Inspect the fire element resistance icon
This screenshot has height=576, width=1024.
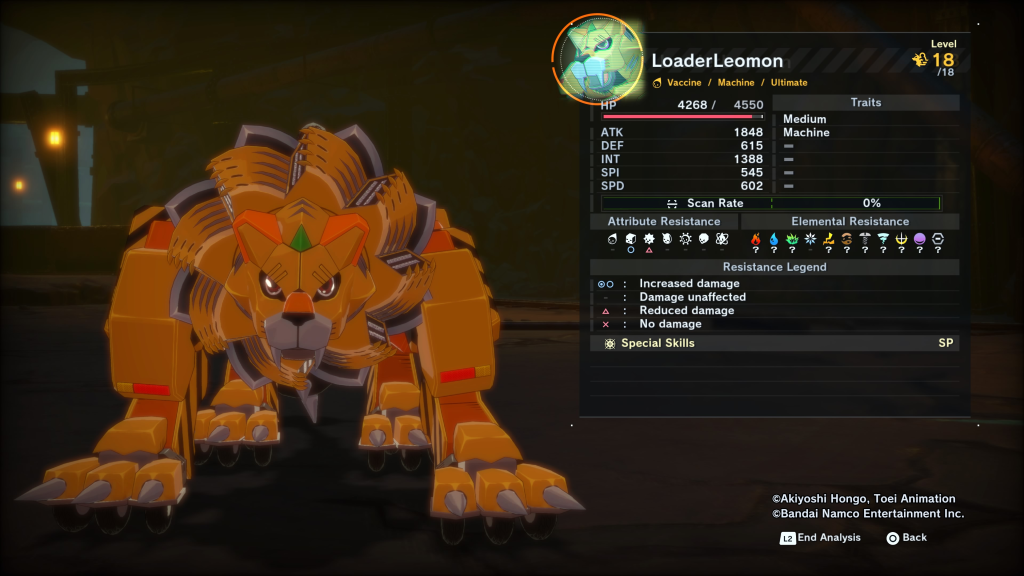[x=756, y=240]
